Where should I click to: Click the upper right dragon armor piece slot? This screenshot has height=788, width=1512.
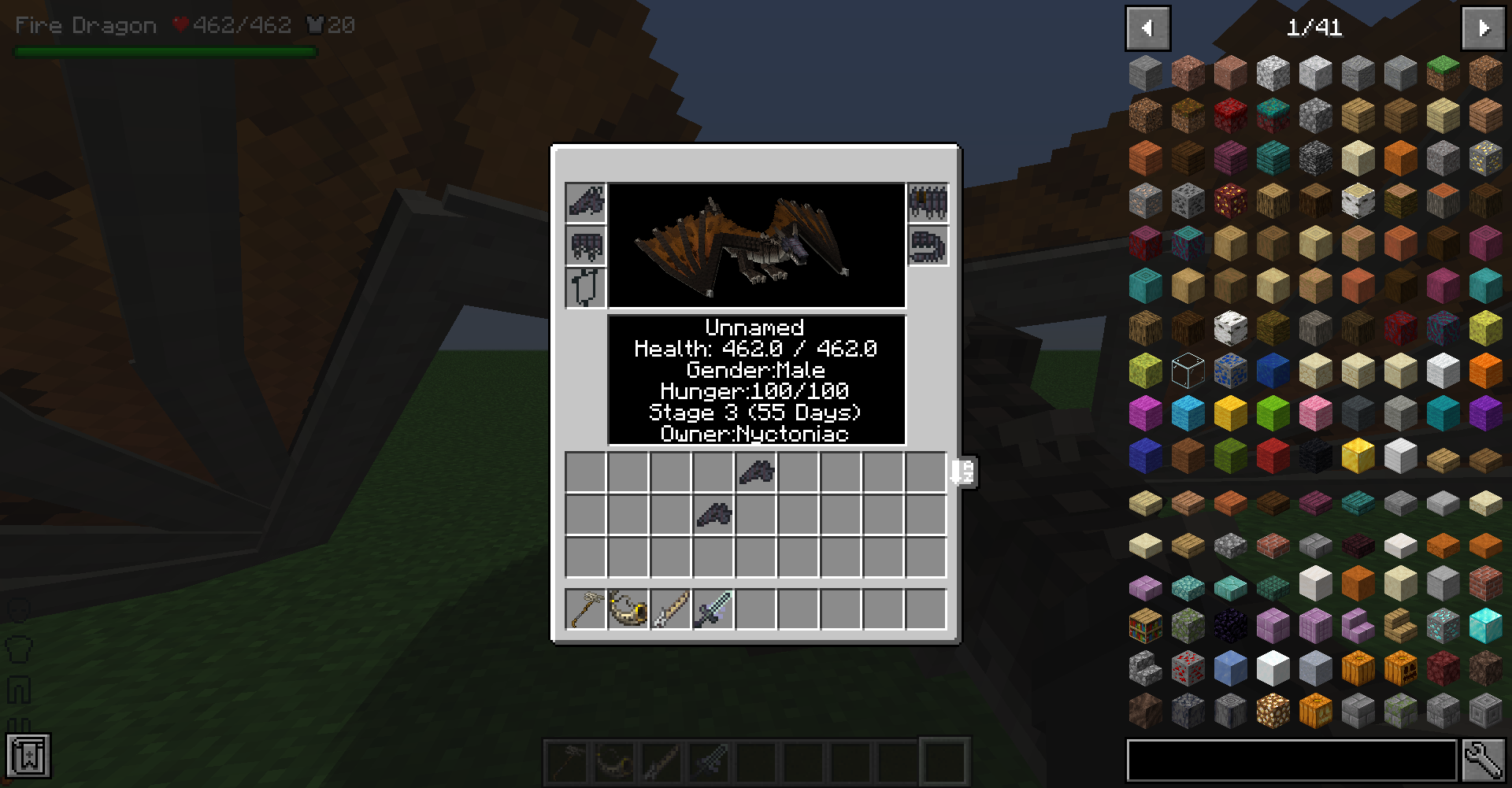click(x=928, y=203)
